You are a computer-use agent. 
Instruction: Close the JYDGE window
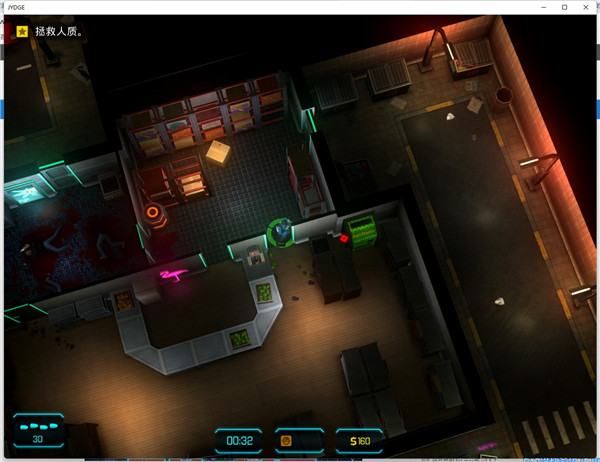click(587, 7)
